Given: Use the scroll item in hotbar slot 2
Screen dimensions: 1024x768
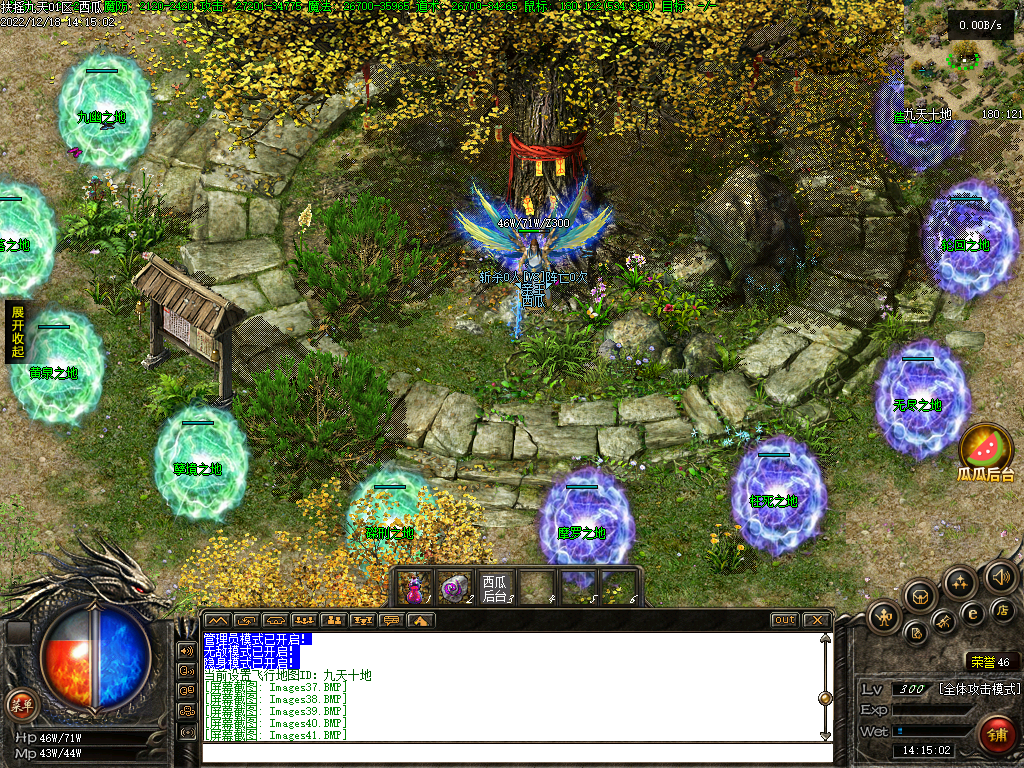Looking at the screenshot, I should click(455, 588).
